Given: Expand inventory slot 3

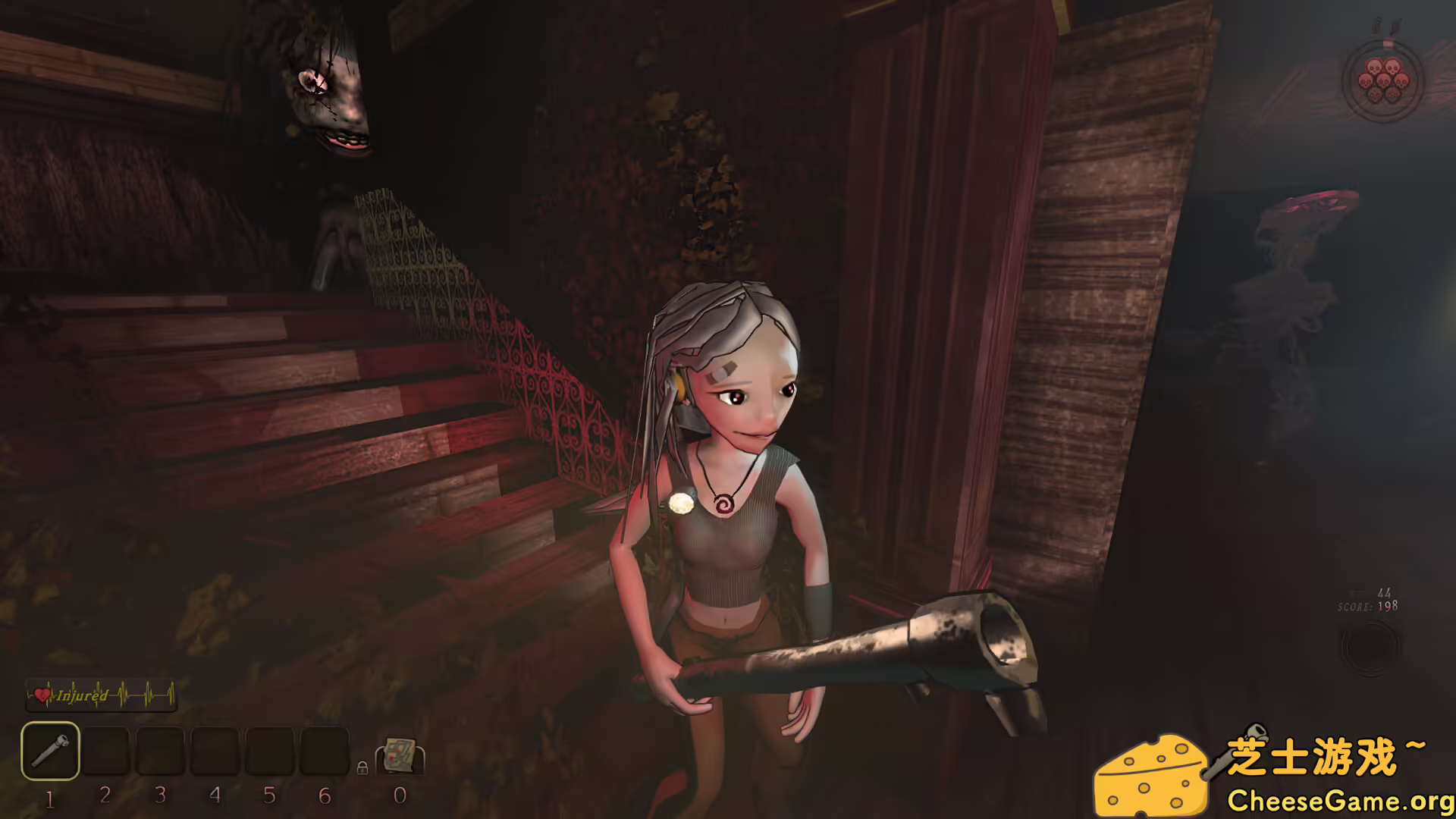Looking at the screenshot, I should 160,752.
